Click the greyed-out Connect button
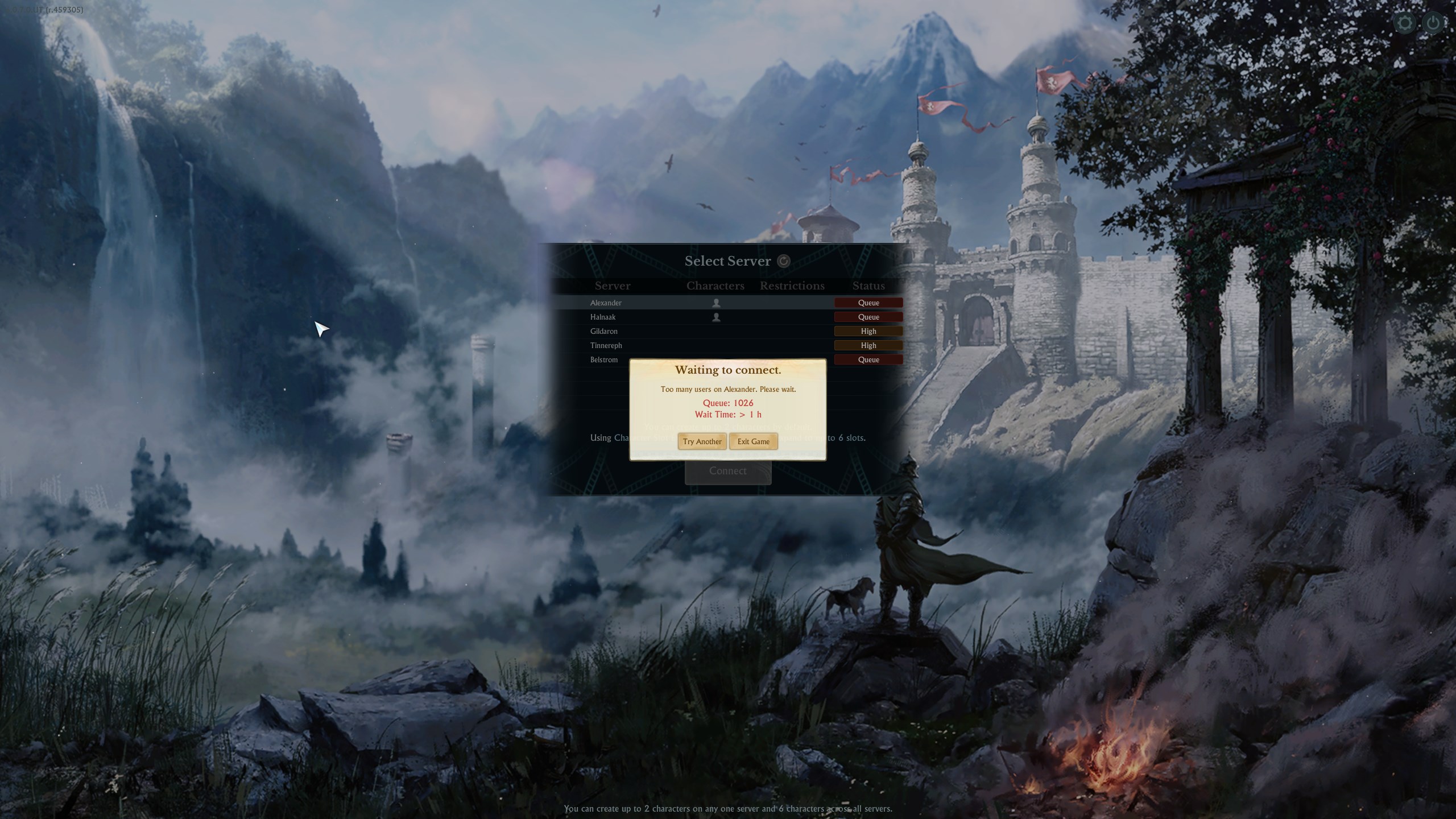The height and width of the screenshot is (819, 1456). point(727,471)
